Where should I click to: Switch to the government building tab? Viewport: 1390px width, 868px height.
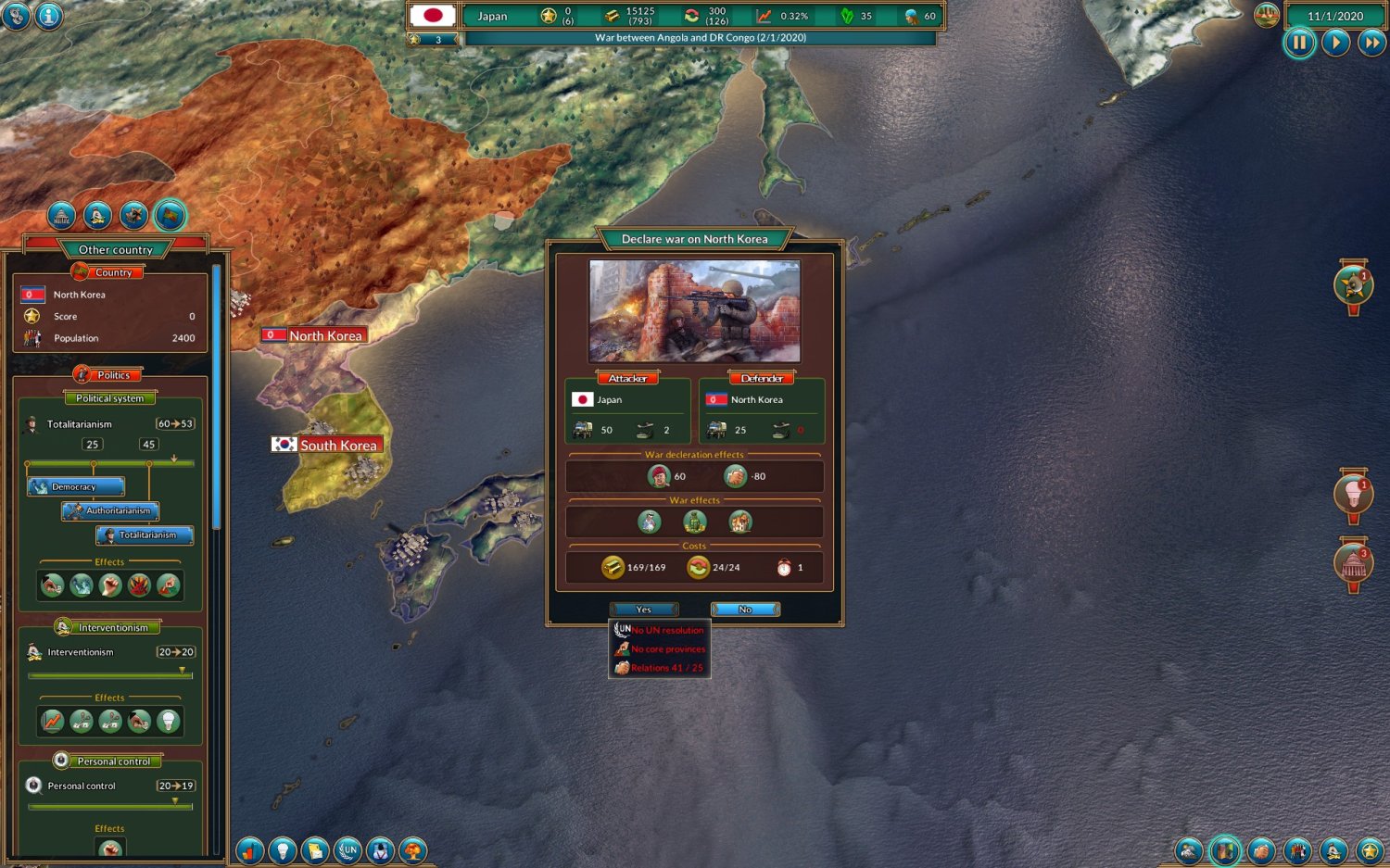coord(62,216)
